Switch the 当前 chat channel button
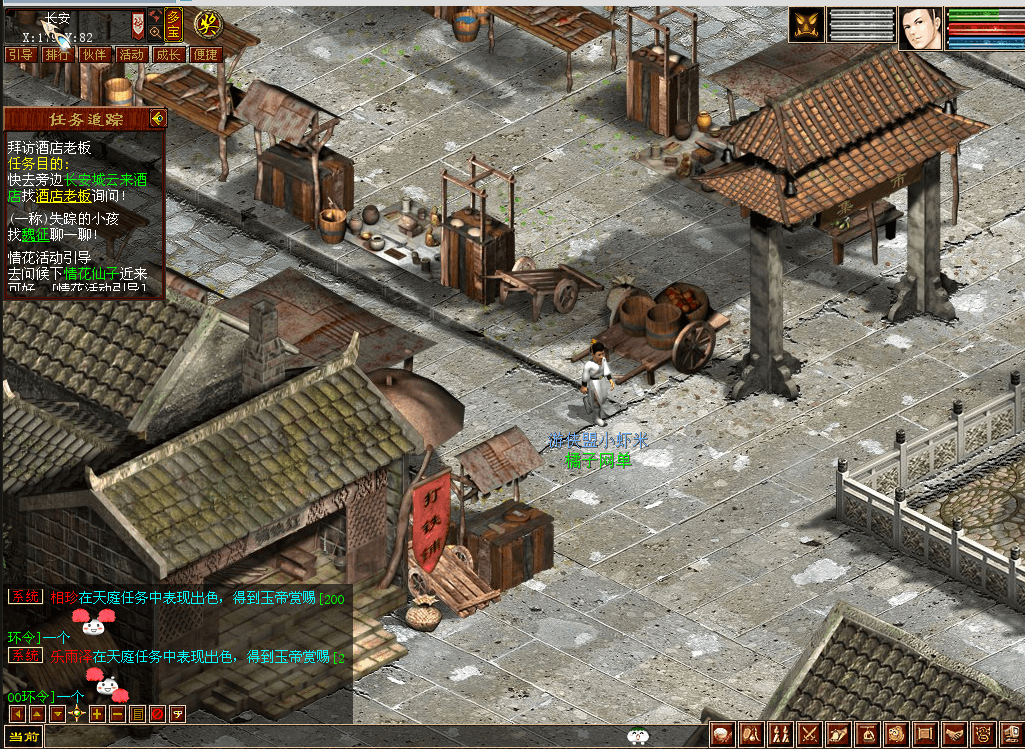The width and height of the screenshot is (1025, 749). click(22, 738)
